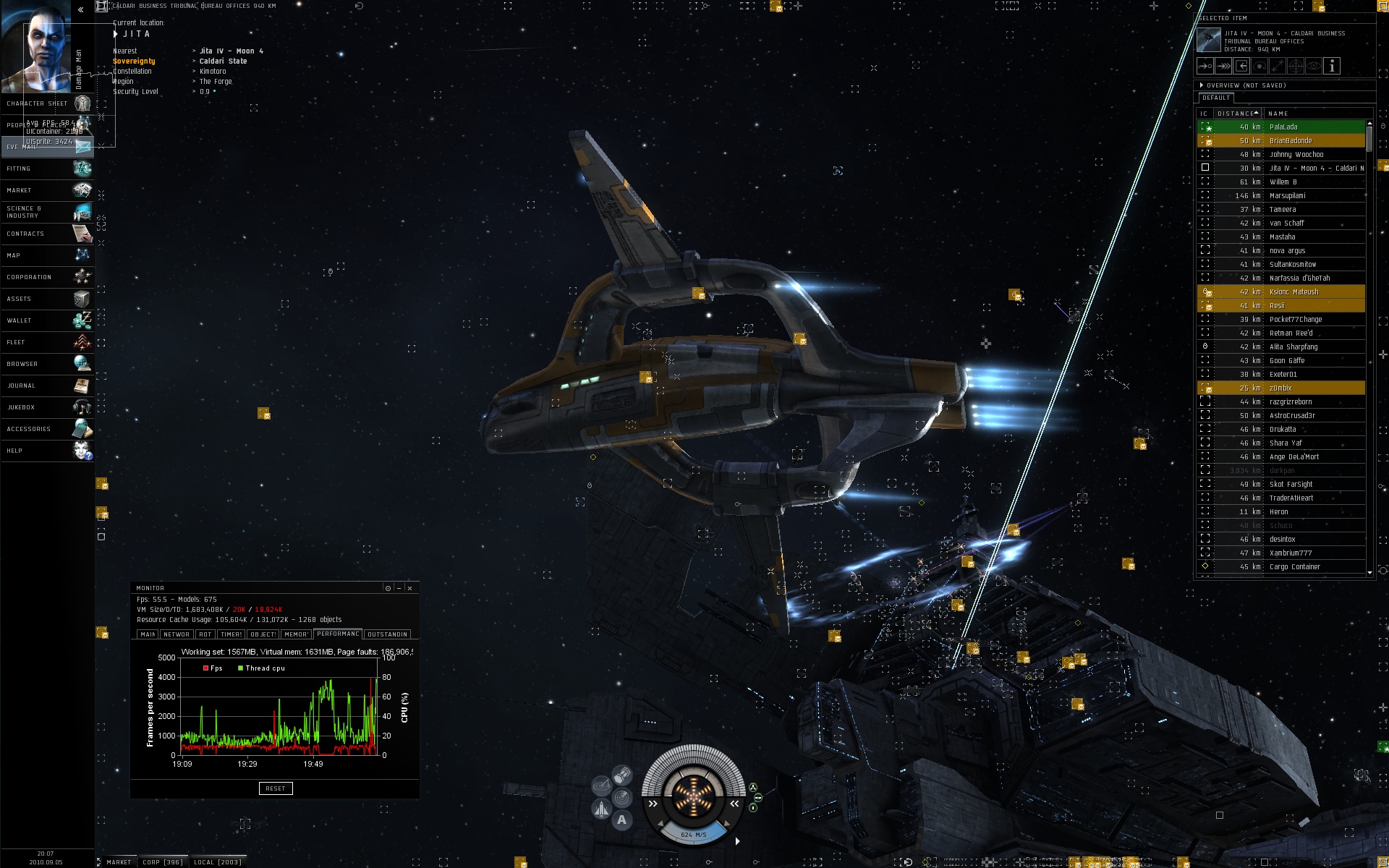Minimize the Monitor window

(399, 588)
